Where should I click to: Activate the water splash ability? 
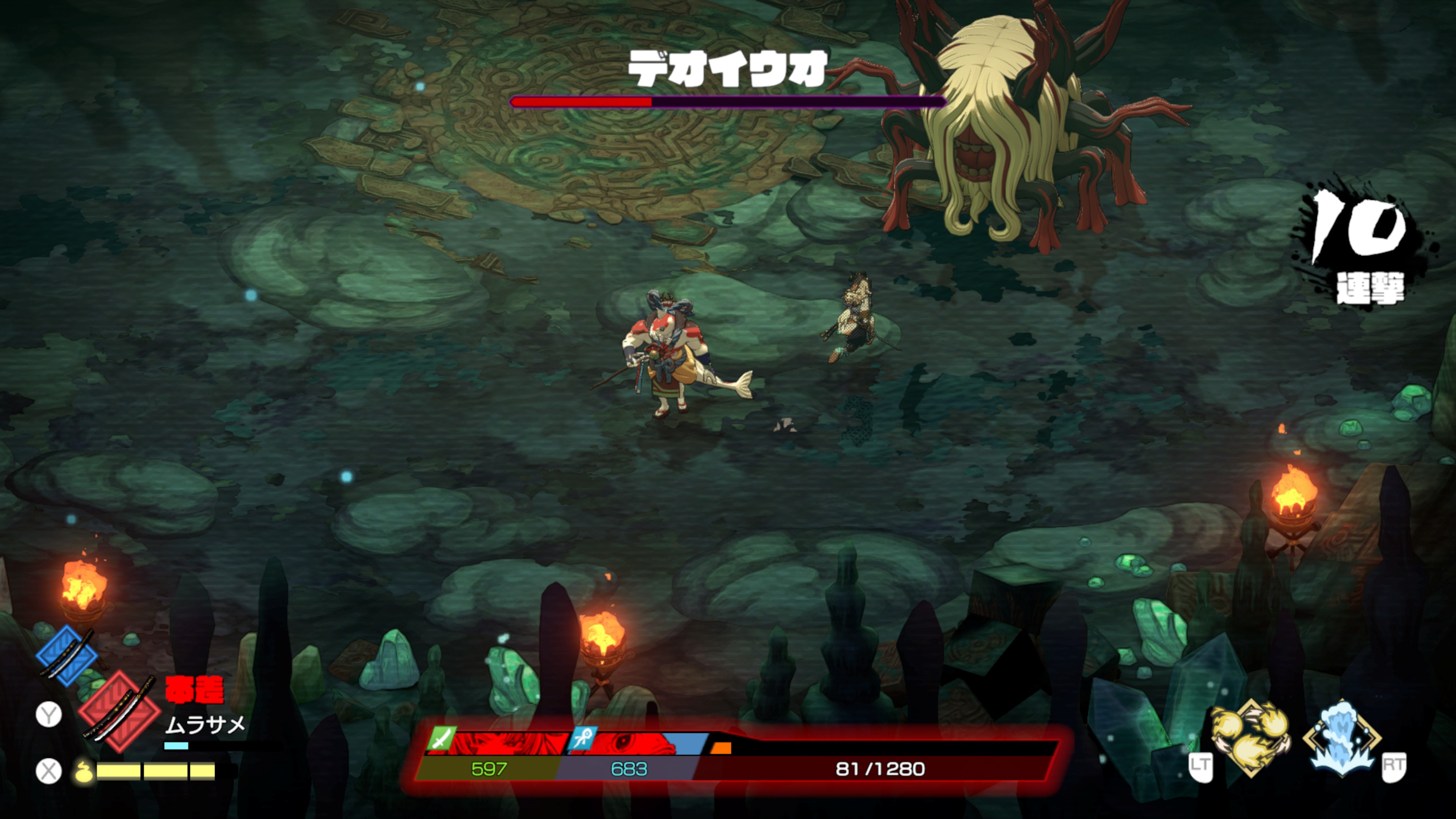pyautogui.click(x=1341, y=737)
